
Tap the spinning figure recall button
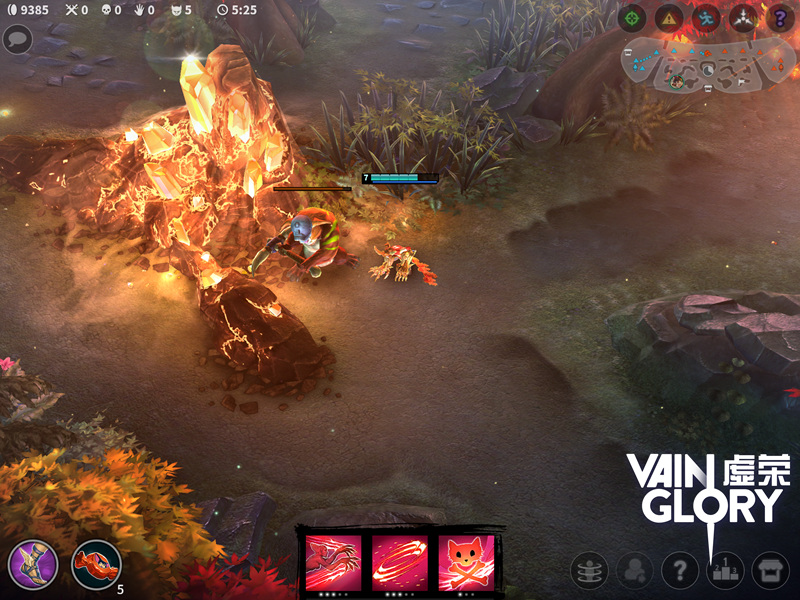(589, 571)
